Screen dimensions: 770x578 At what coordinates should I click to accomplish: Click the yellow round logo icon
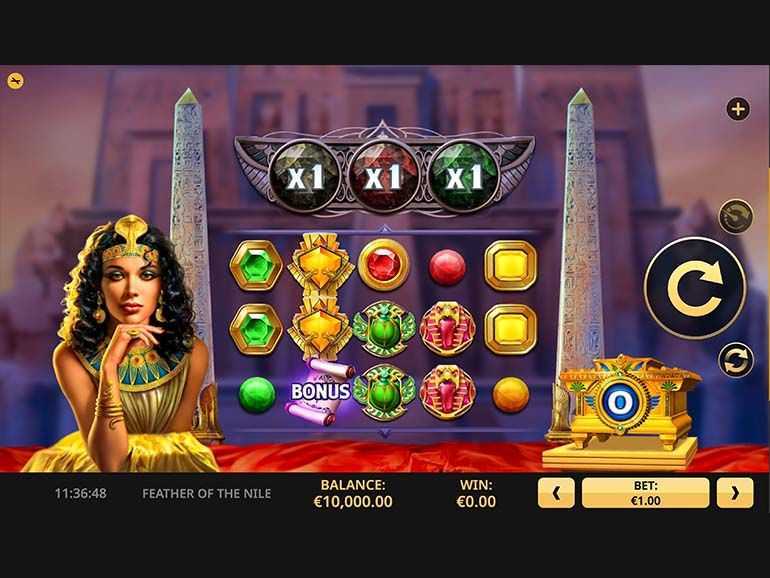(x=16, y=81)
